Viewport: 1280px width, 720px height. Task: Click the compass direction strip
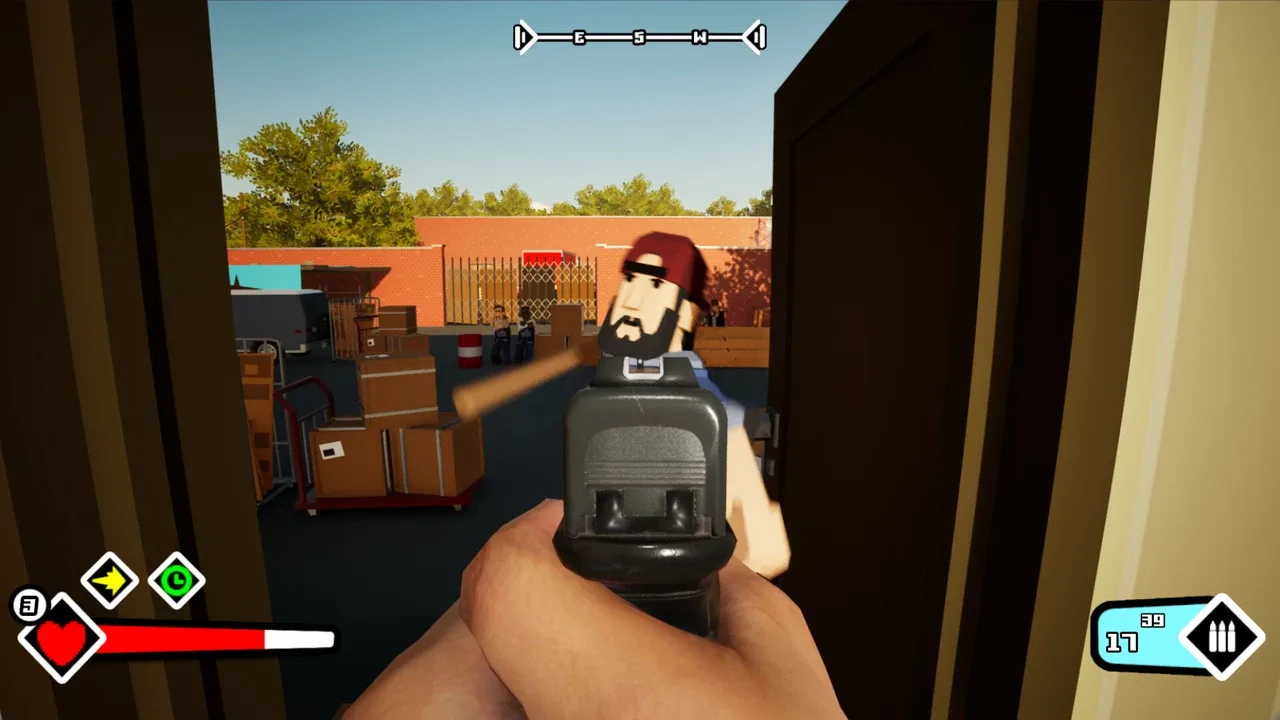point(640,38)
